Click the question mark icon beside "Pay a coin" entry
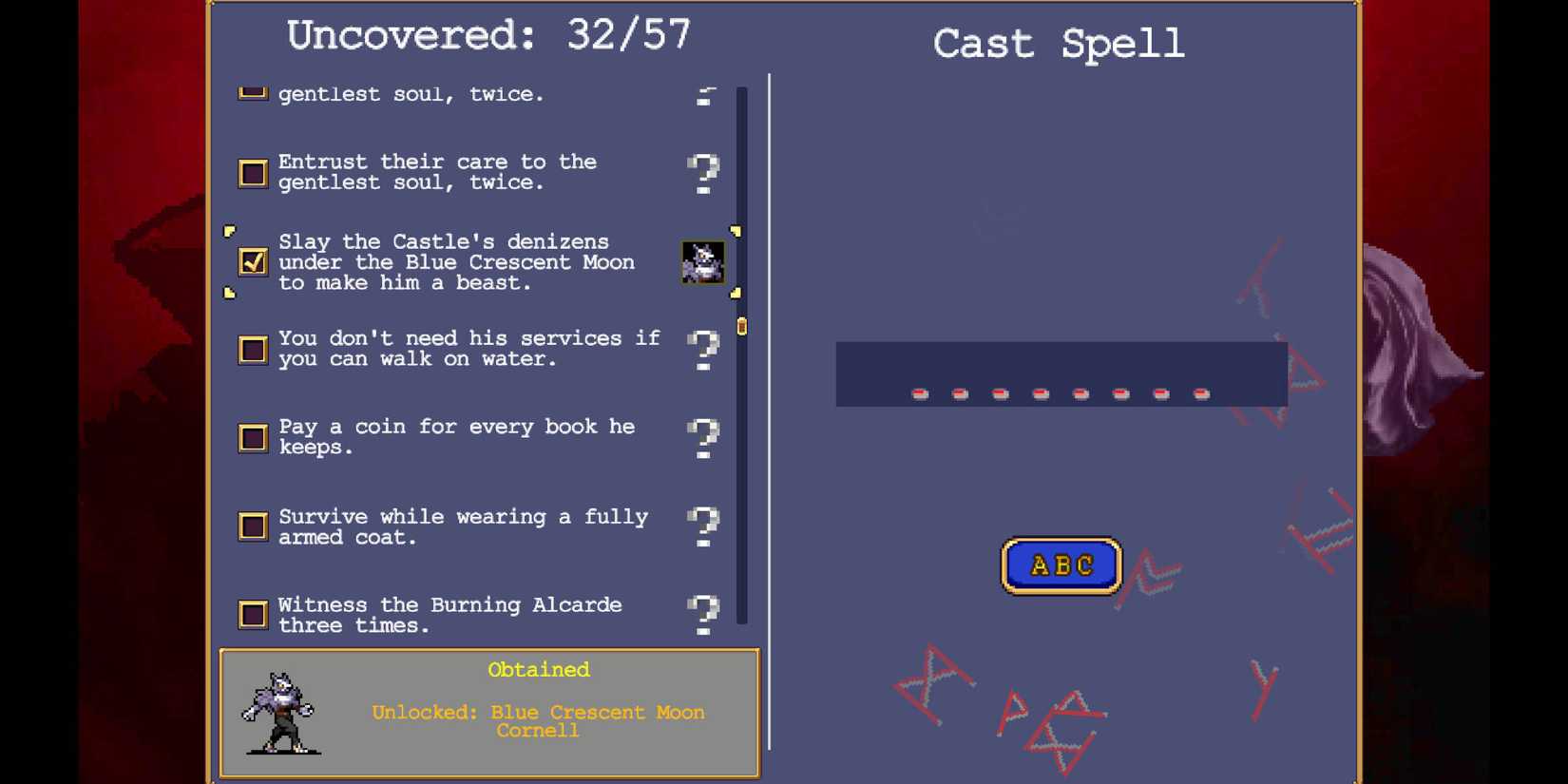1568x784 pixels. [703, 438]
